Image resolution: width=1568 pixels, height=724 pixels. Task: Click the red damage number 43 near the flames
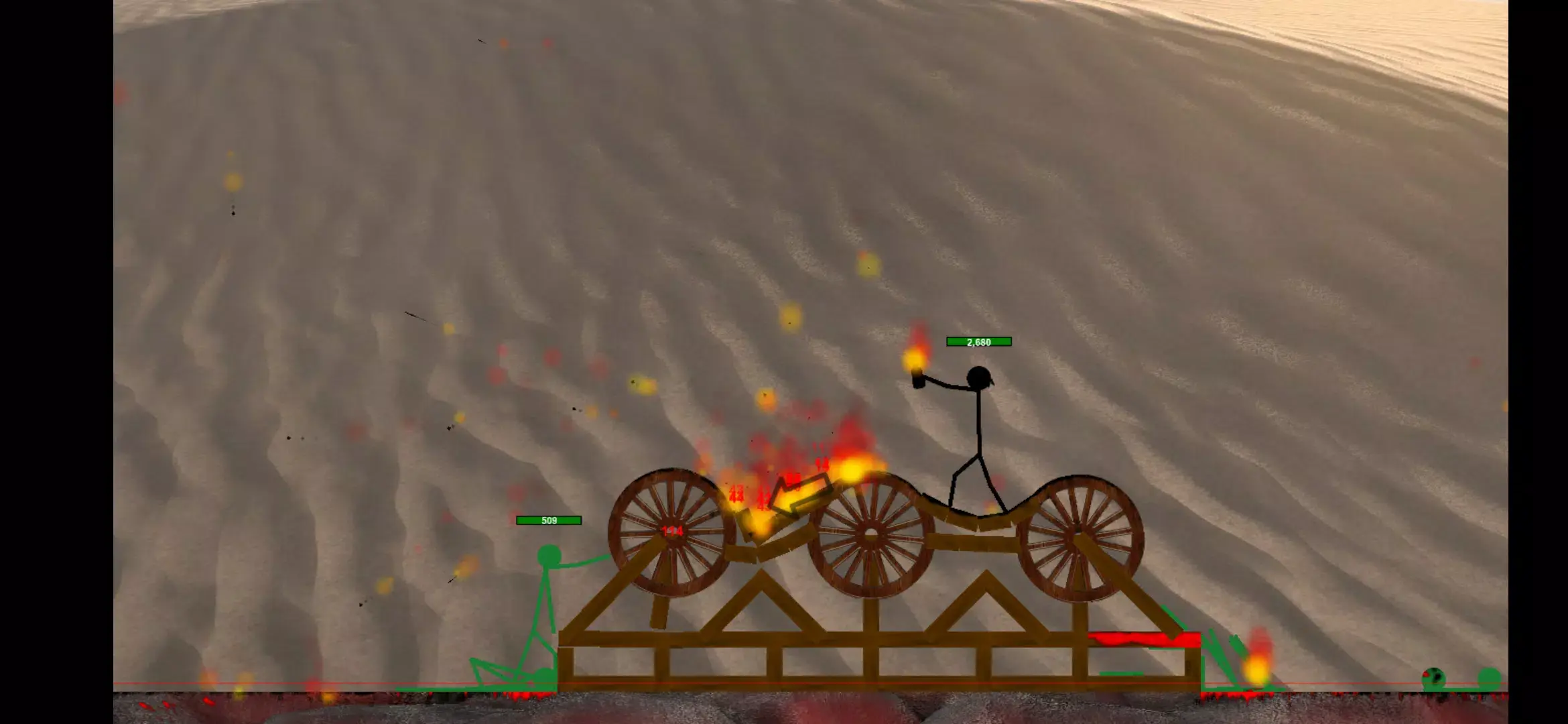point(735,494)
